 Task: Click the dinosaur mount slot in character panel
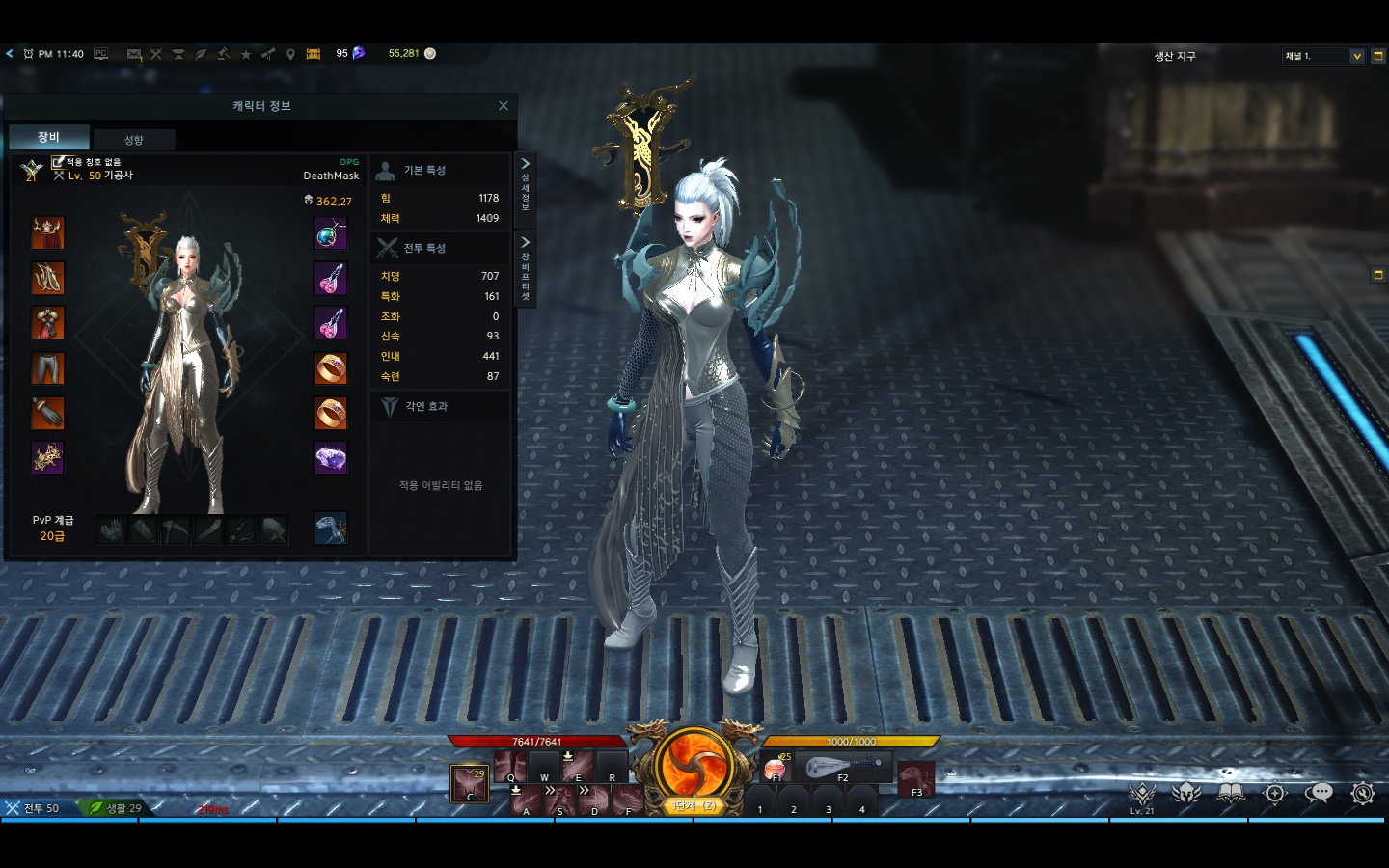330,528
